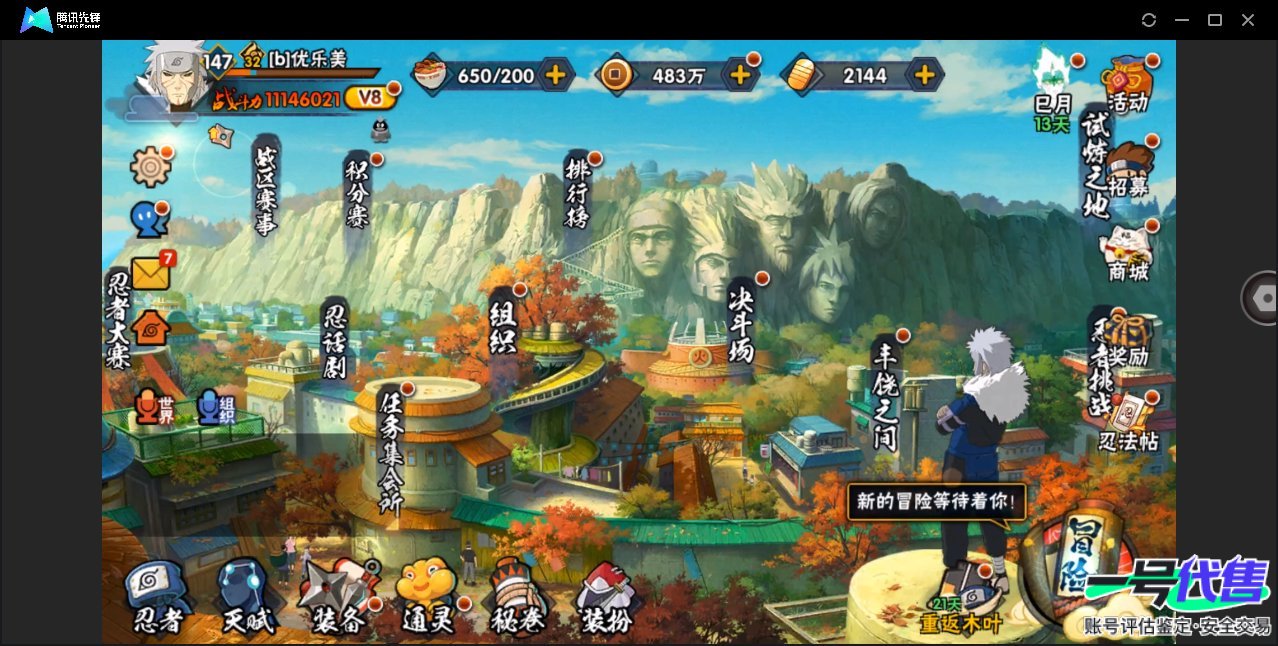Open the gear settings icon
This screenshot has width=1278, height=646.
151,166
